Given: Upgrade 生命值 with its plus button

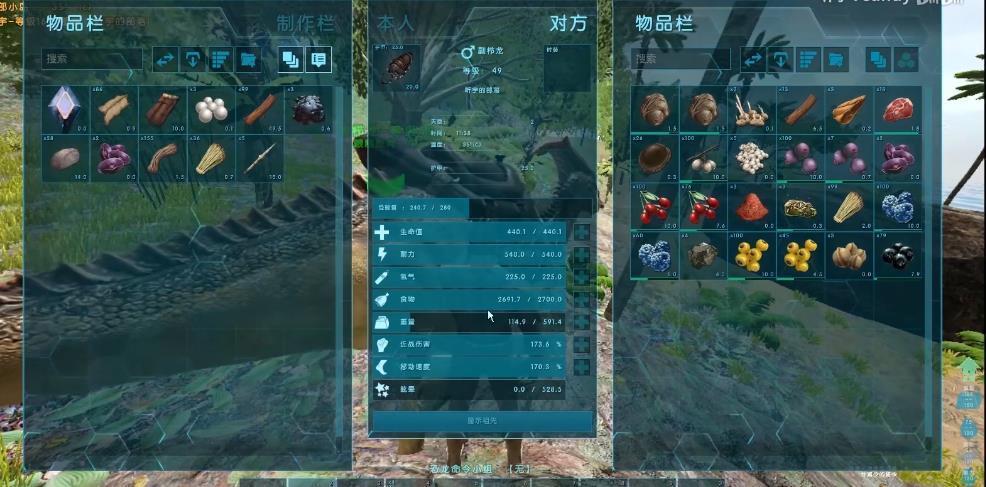Looking at the screenshot, I should point(581,232).
